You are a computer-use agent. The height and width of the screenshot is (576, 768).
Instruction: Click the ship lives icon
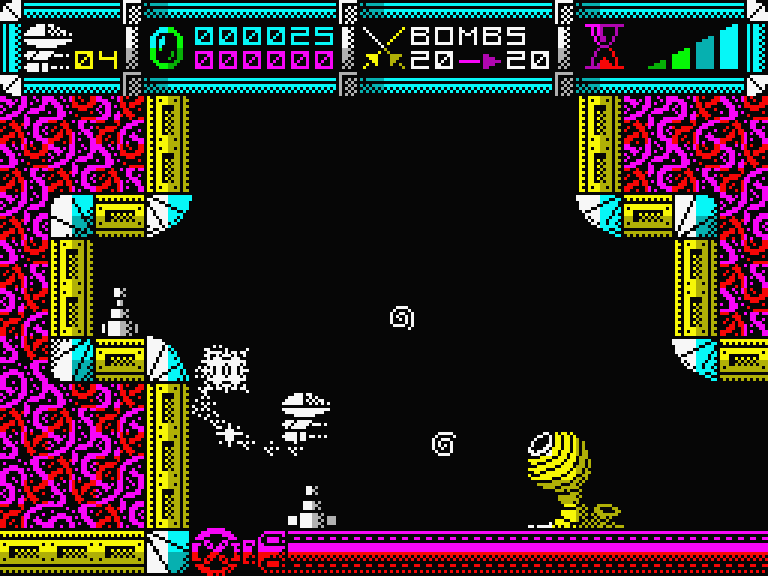46,47
